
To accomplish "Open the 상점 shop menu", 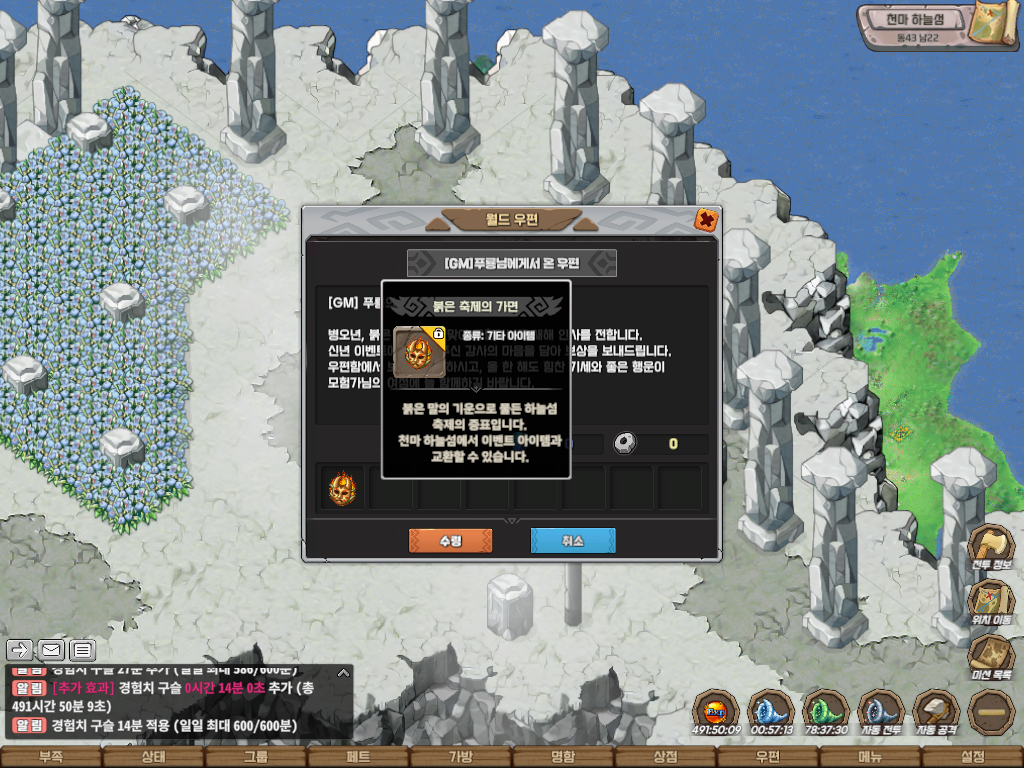I will pyautogui.click(x=665, y=757).
